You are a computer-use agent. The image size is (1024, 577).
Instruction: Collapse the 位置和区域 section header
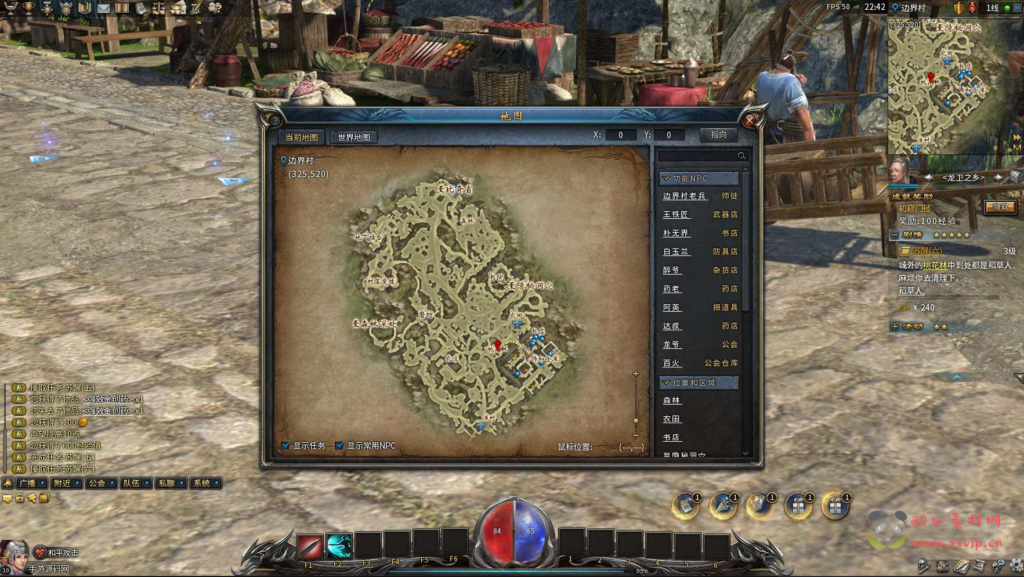pos(699,382)
